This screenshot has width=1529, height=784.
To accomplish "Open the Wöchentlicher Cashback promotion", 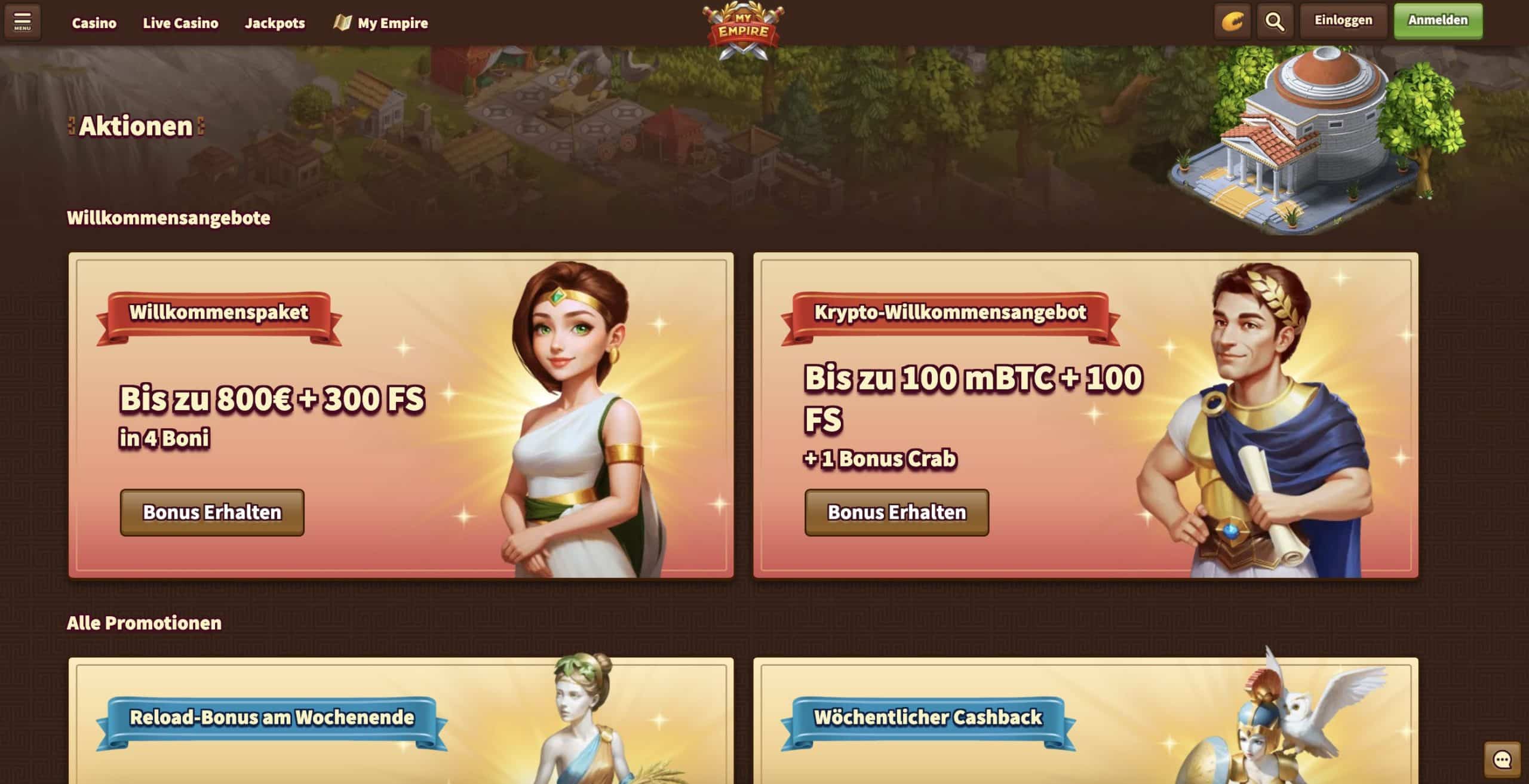I will (928, 717).
